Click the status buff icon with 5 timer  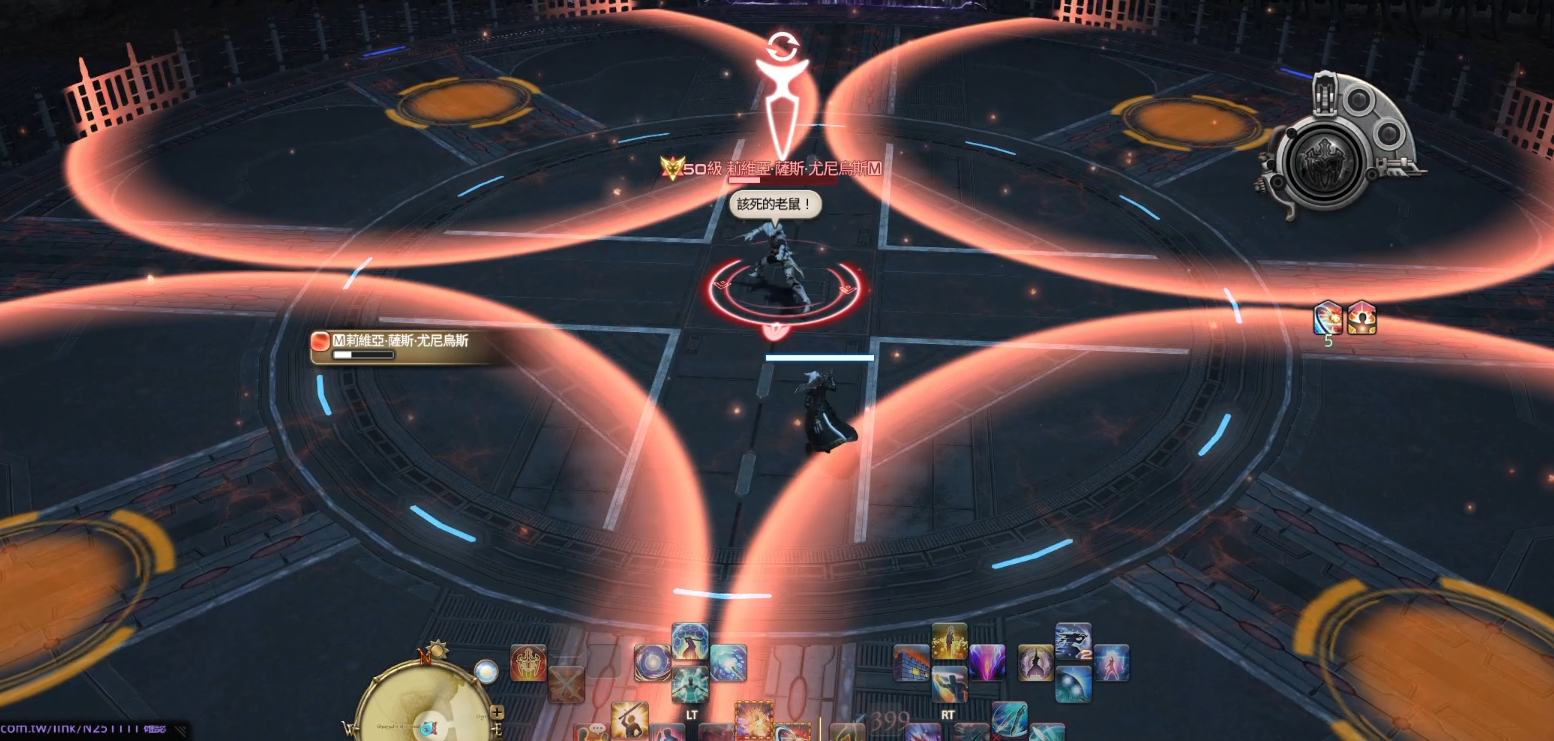[x=1328, y=318]
